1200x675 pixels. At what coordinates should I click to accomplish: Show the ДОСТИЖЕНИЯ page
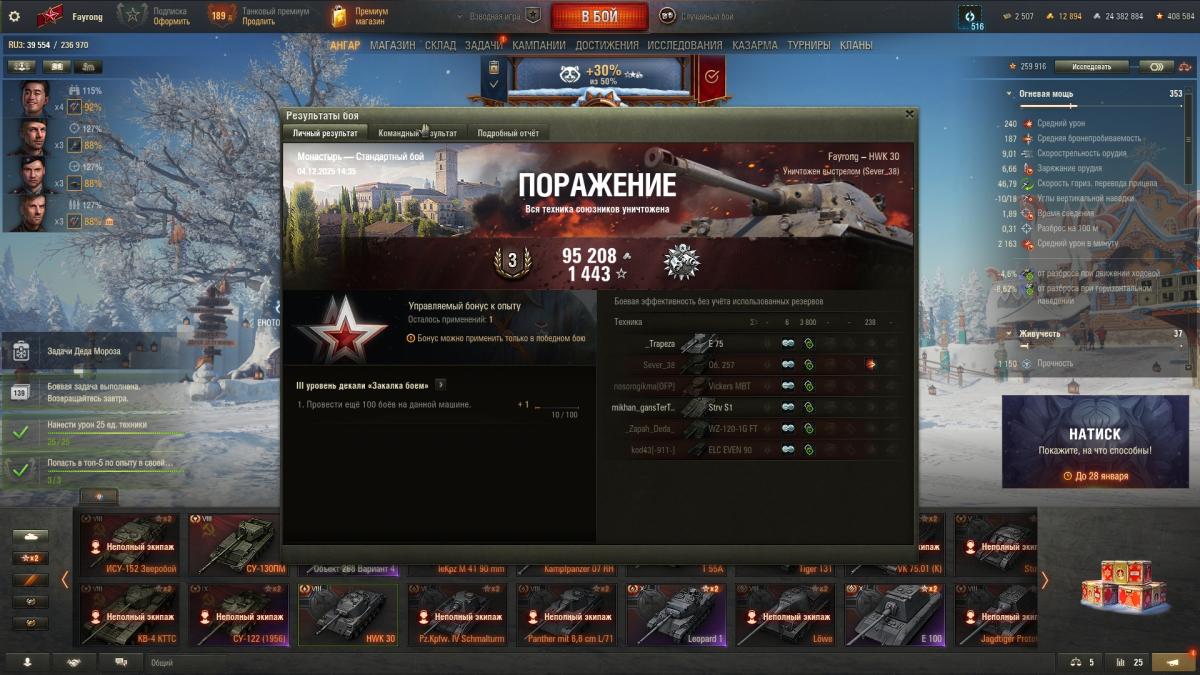pyautogui.click(x=606, y=45)
